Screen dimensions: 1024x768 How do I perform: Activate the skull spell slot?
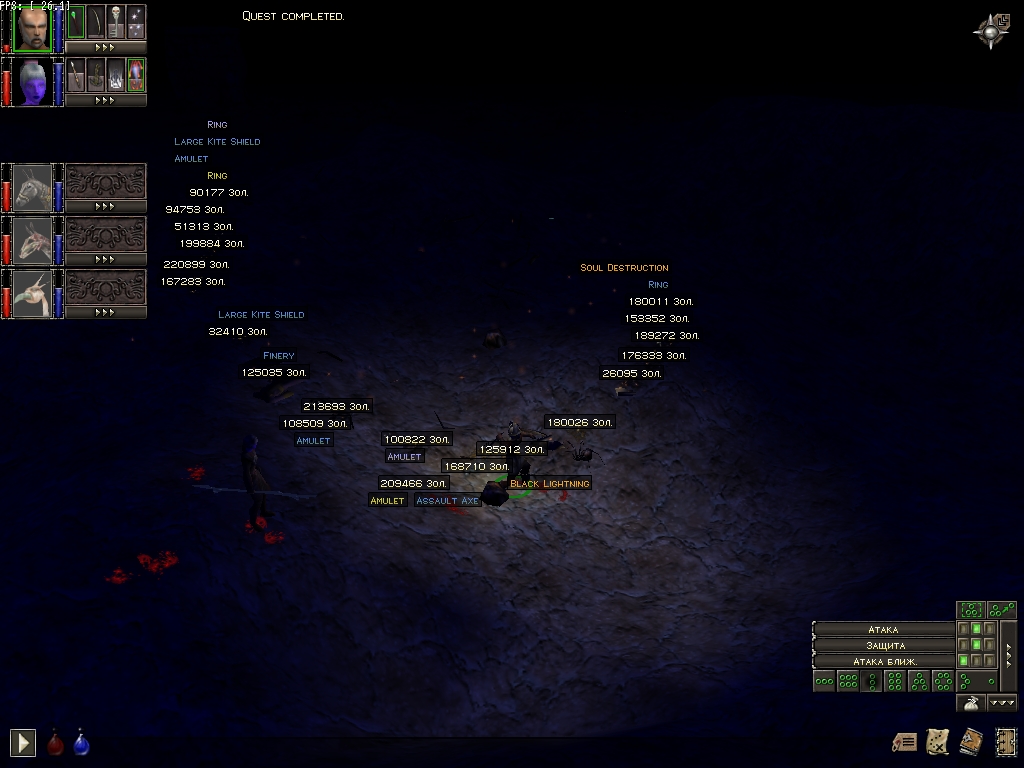(116, 22)
